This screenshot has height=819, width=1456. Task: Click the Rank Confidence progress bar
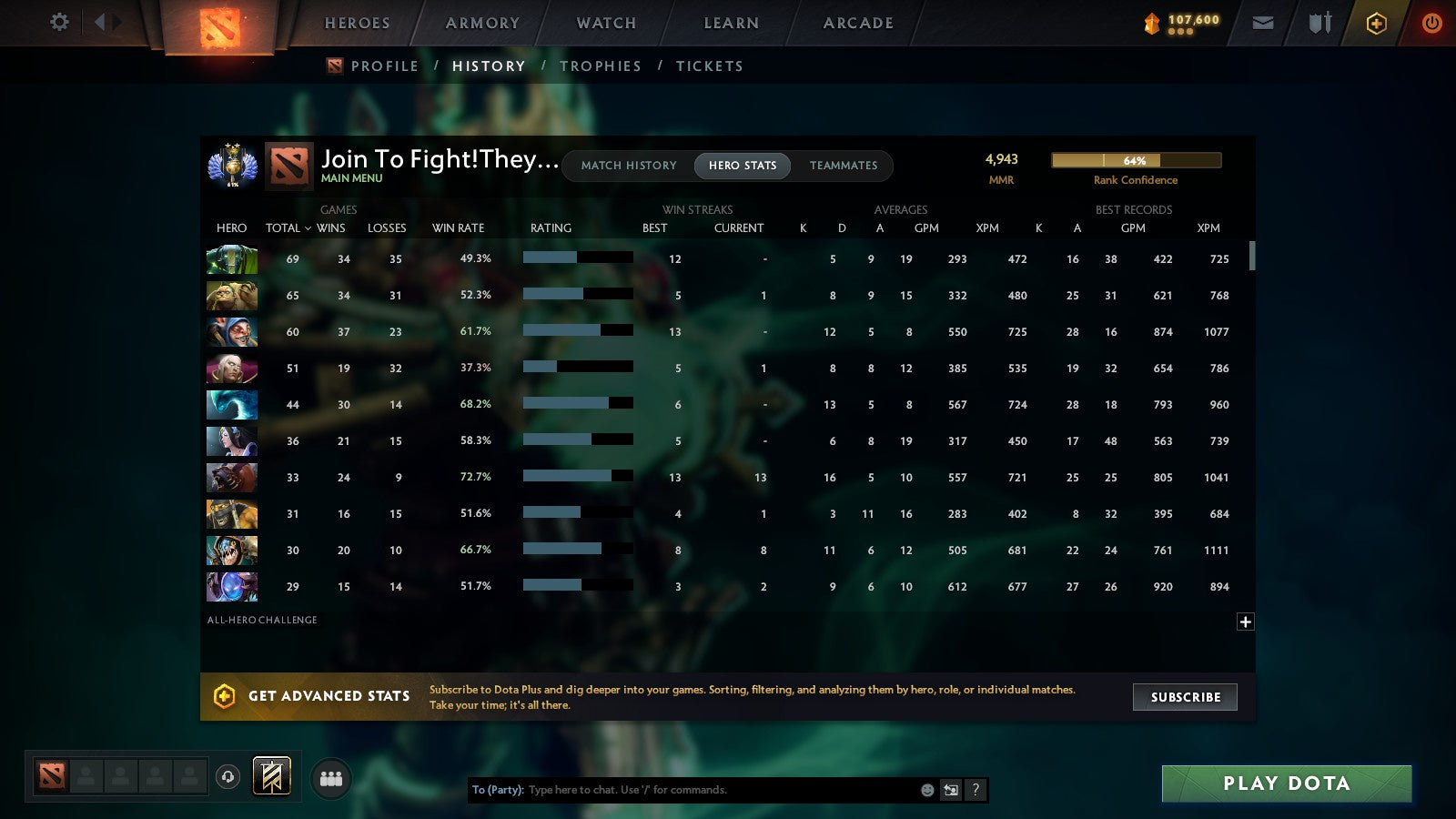(x=1136, y=160)
